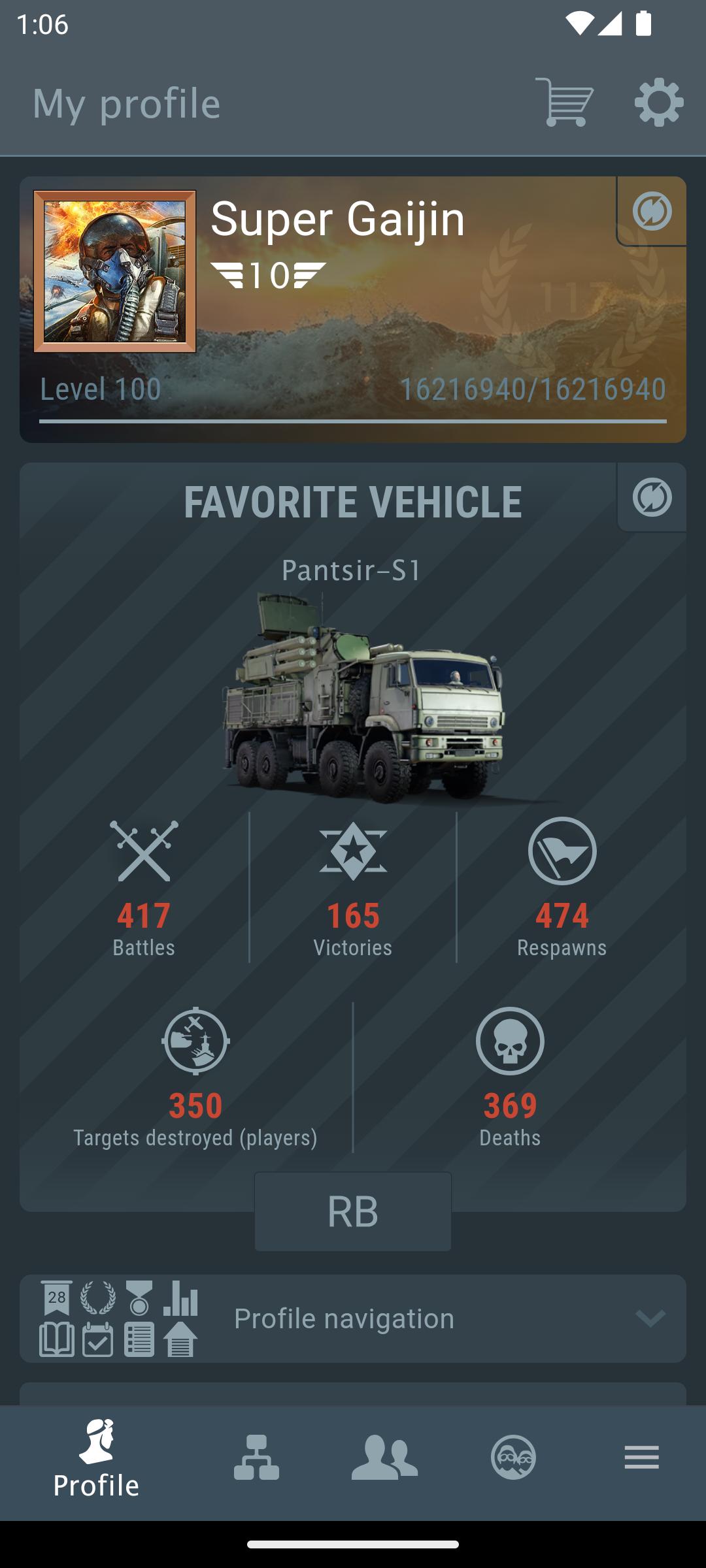Open the shopping cart store

(564, 103)
